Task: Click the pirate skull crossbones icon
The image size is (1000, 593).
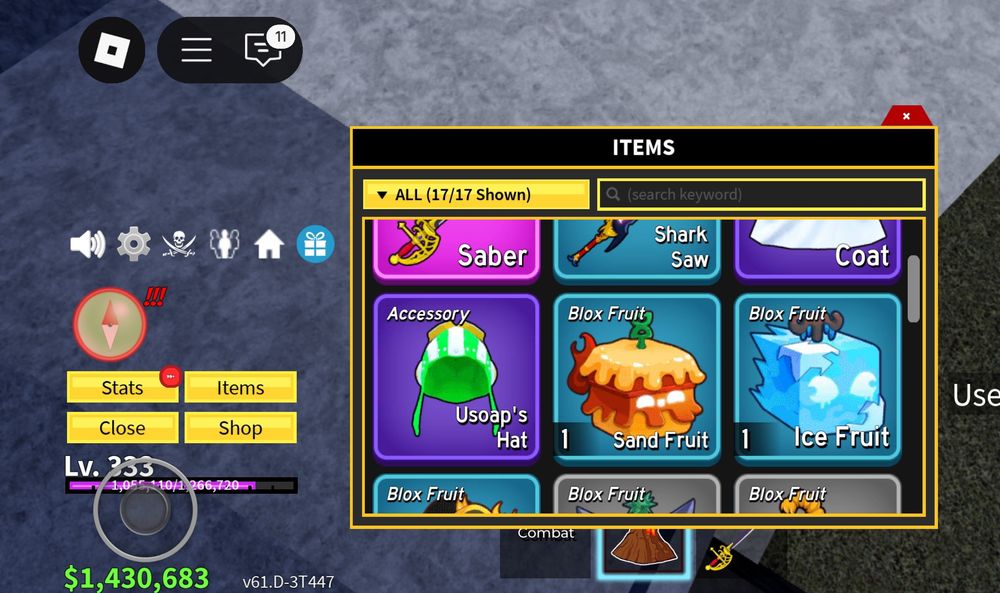Action: click(x=179, y=244)
